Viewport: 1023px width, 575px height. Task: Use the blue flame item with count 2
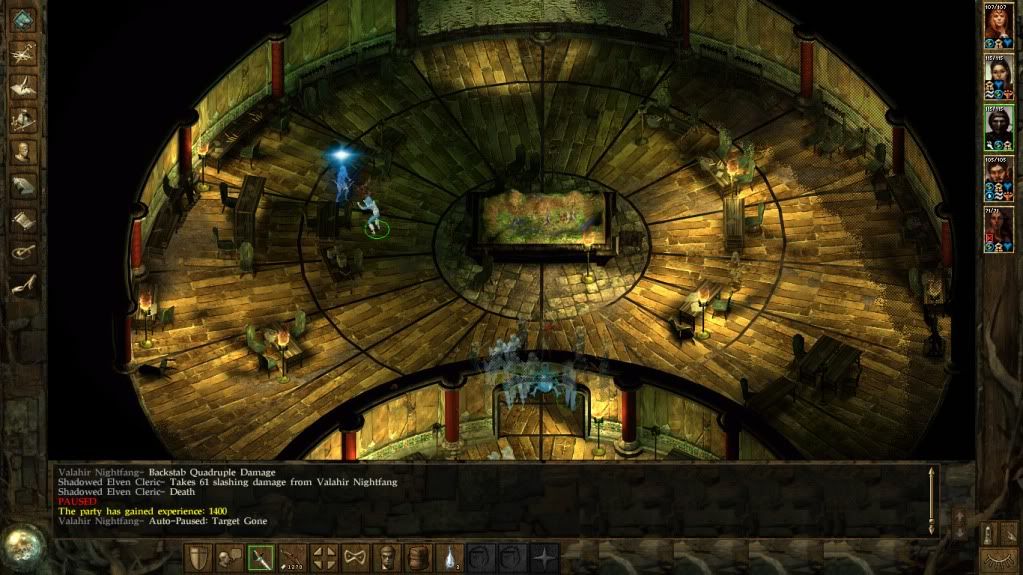[x=453, y=558]
